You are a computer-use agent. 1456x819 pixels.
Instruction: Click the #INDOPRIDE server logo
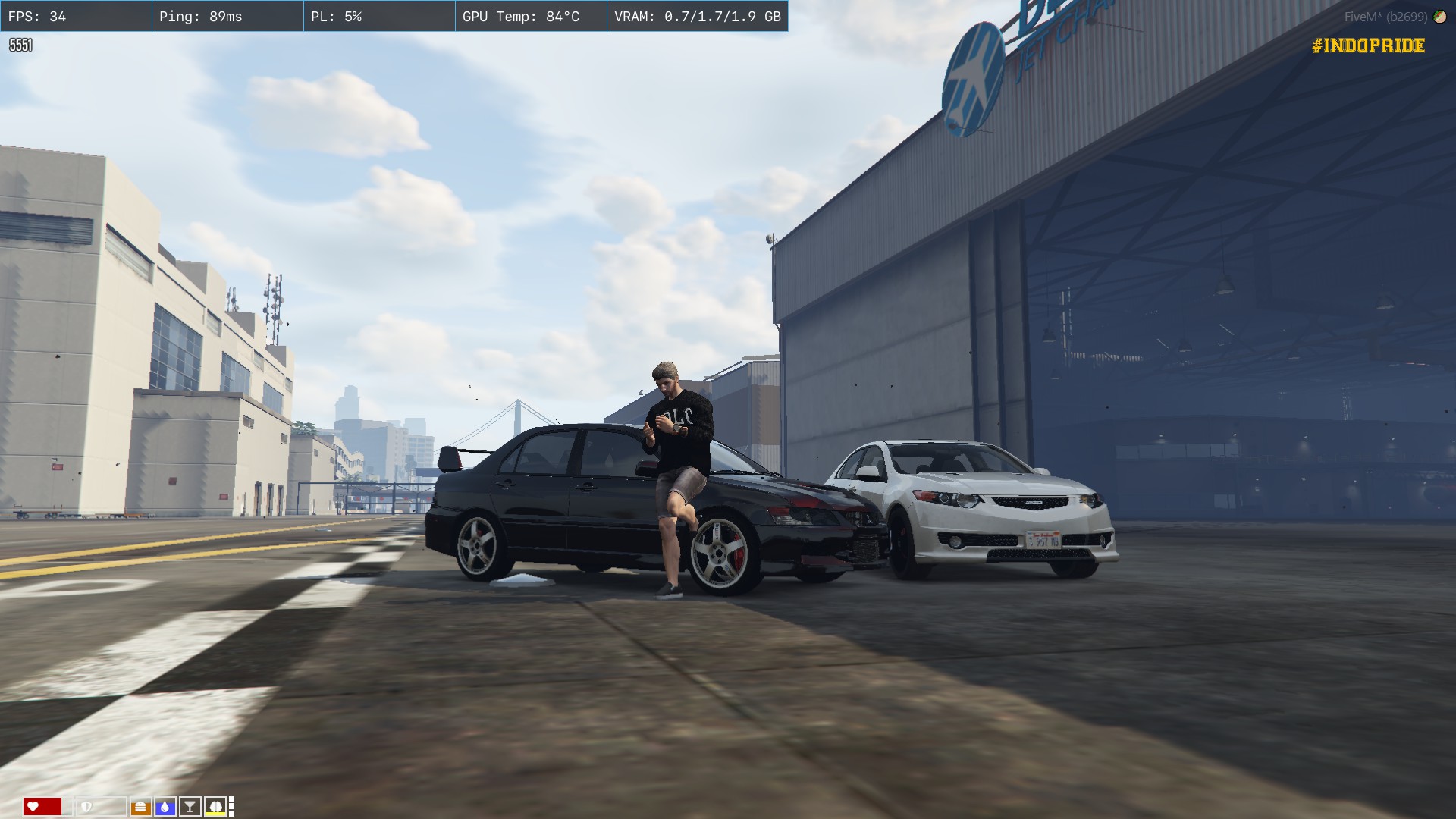(1368, 45)
